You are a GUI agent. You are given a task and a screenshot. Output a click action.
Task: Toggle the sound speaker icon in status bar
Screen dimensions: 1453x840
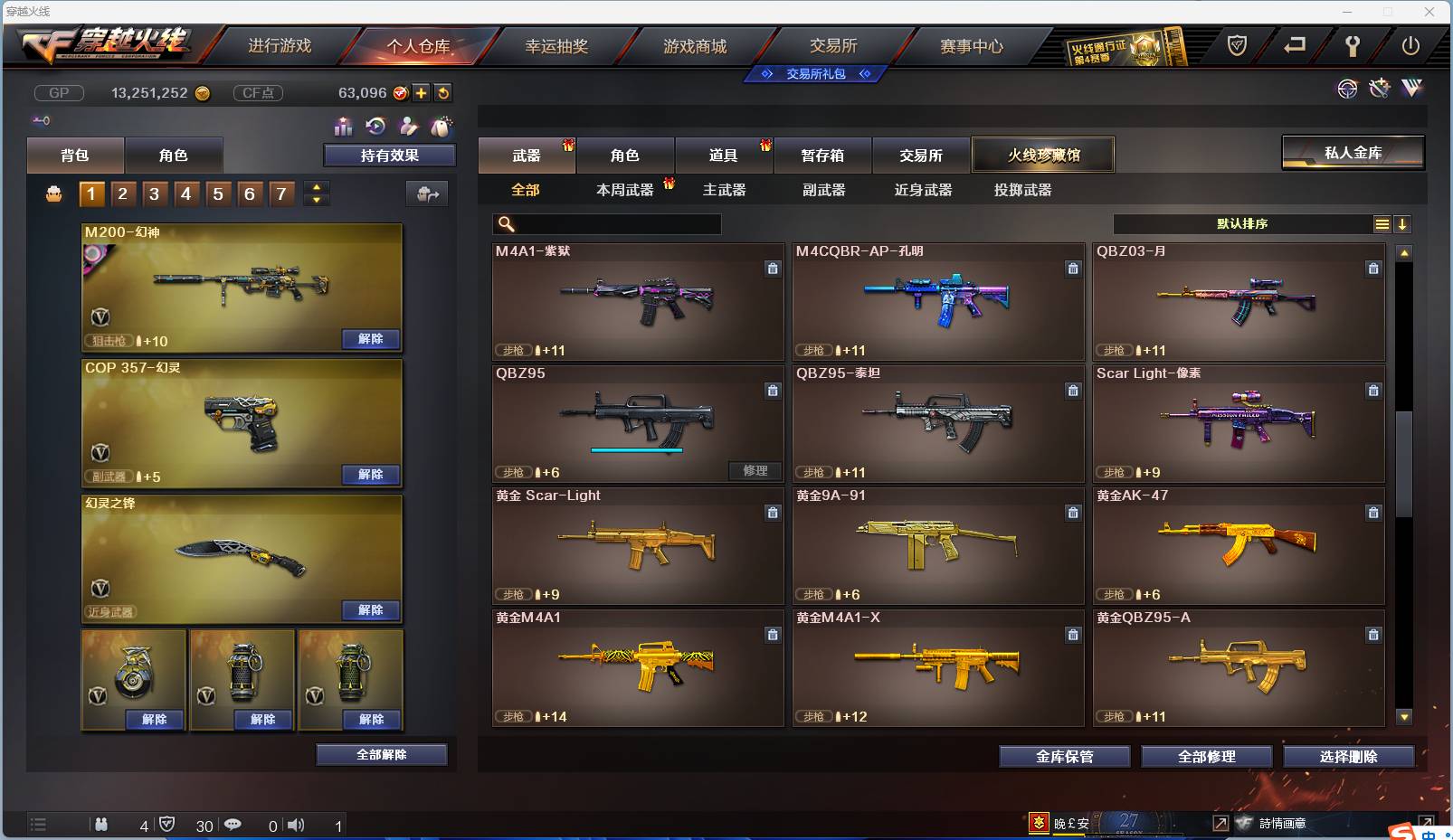tap(296, 825)
